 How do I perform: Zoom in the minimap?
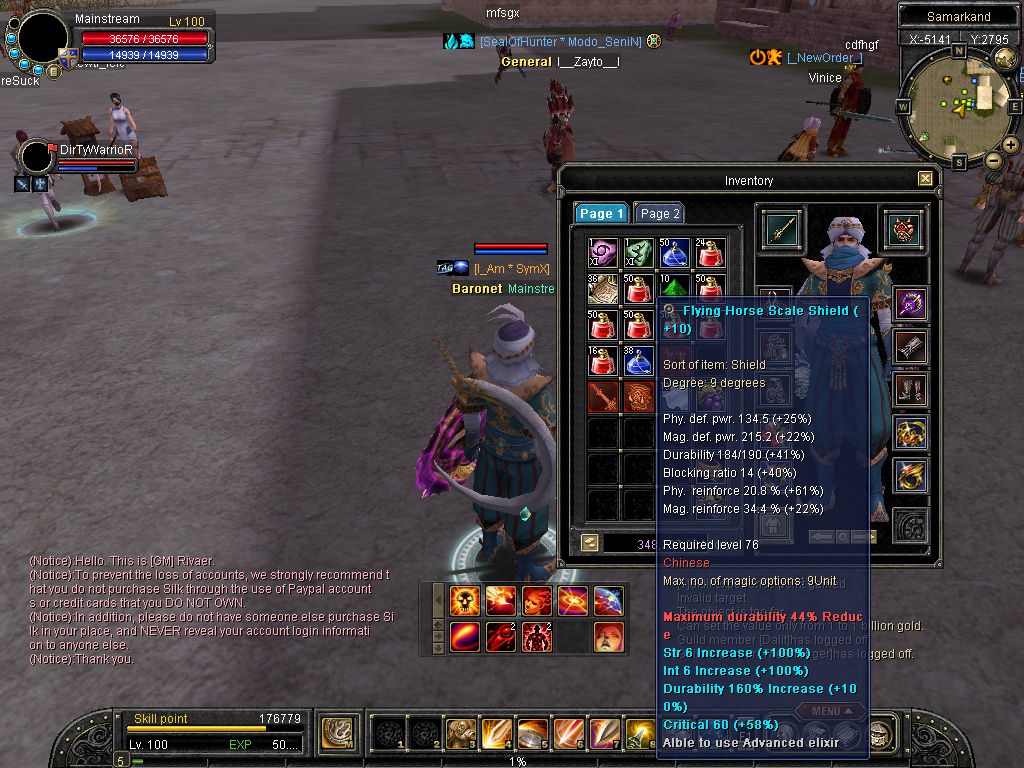[1011, 145]
